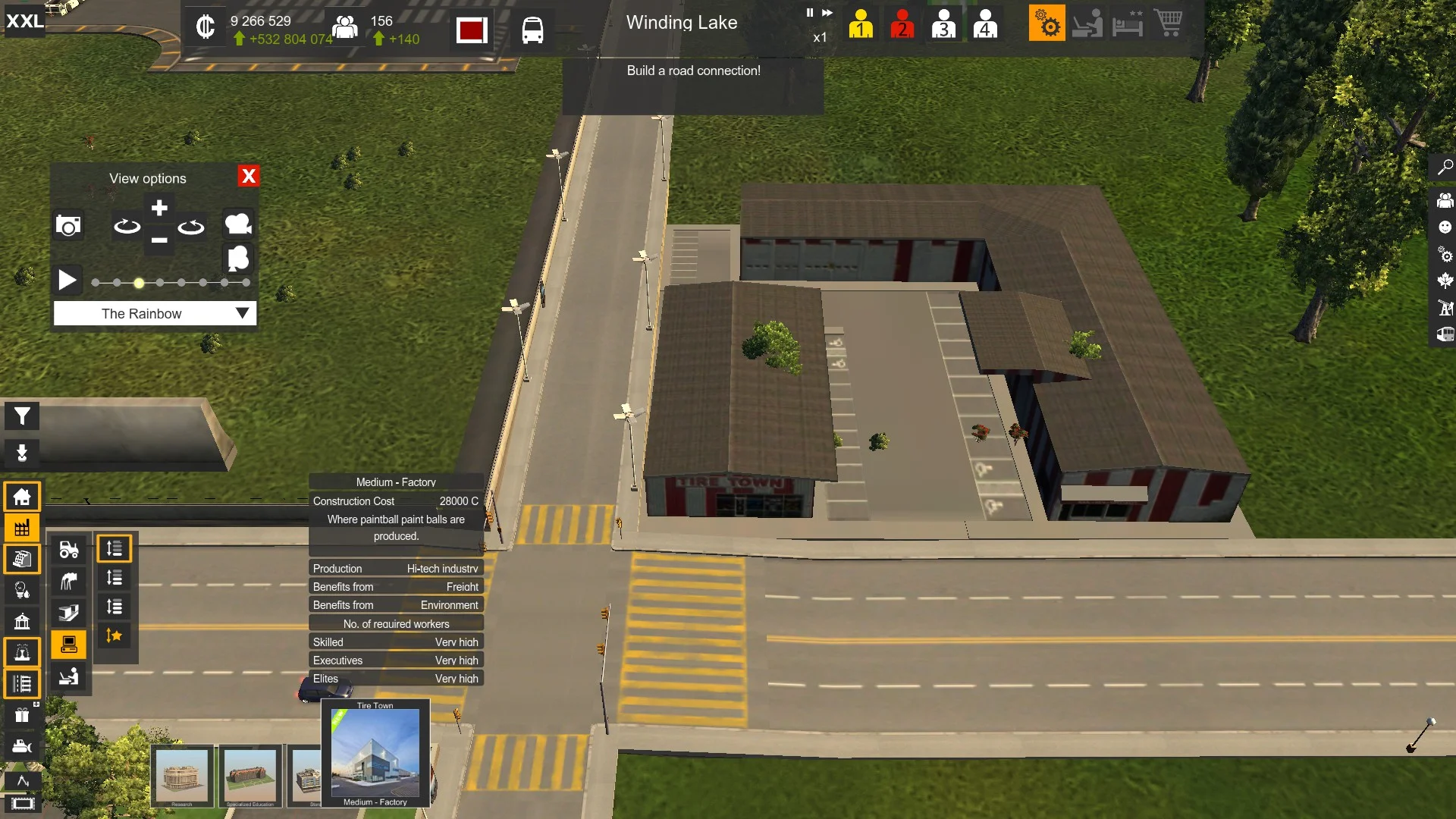This screenshot has height=819, width=1456.
Task: Take a screenshot with the camera icon
Action: [x=68, y=225]
